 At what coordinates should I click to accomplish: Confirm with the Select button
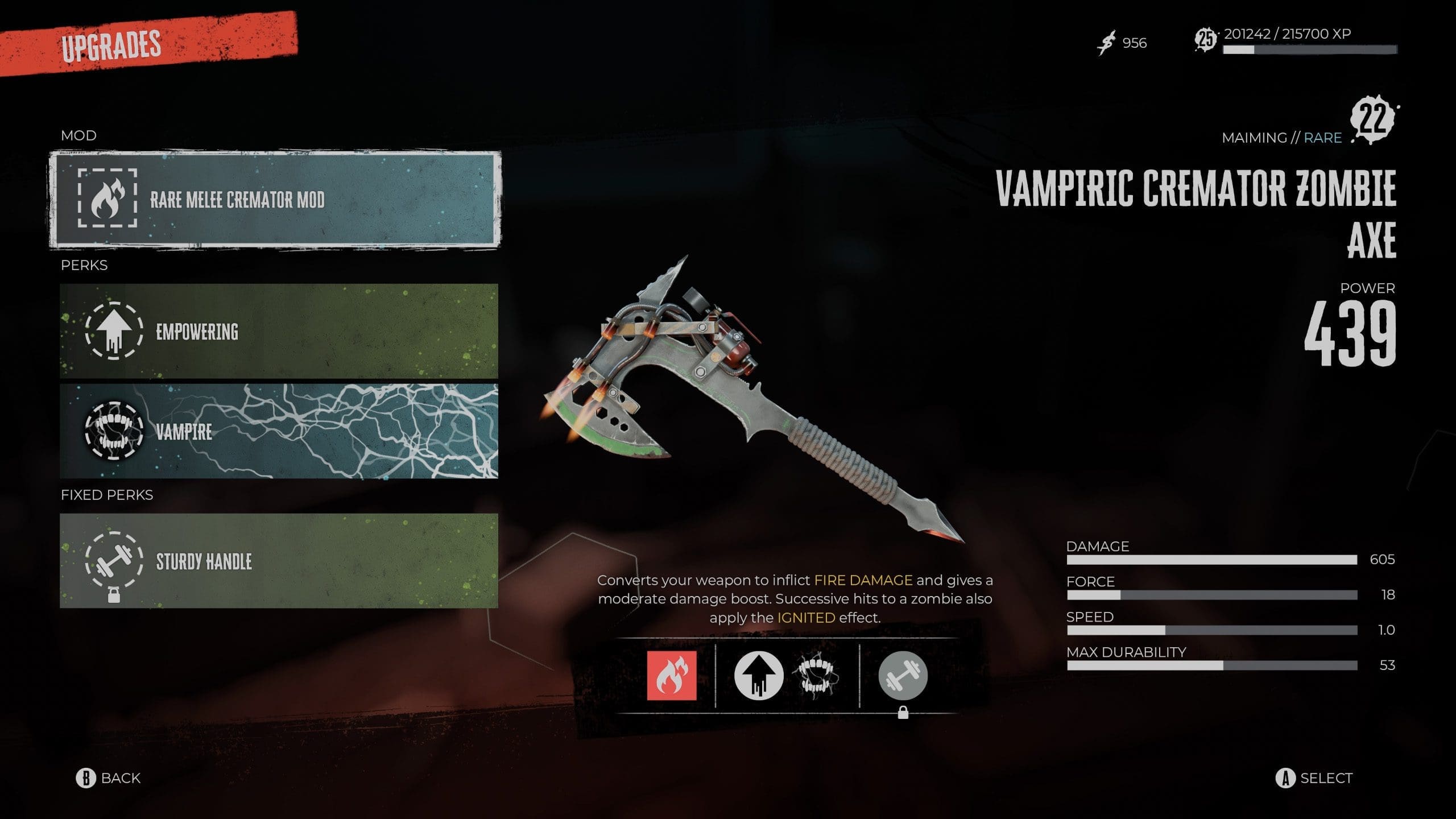(x=1314, y=777)
